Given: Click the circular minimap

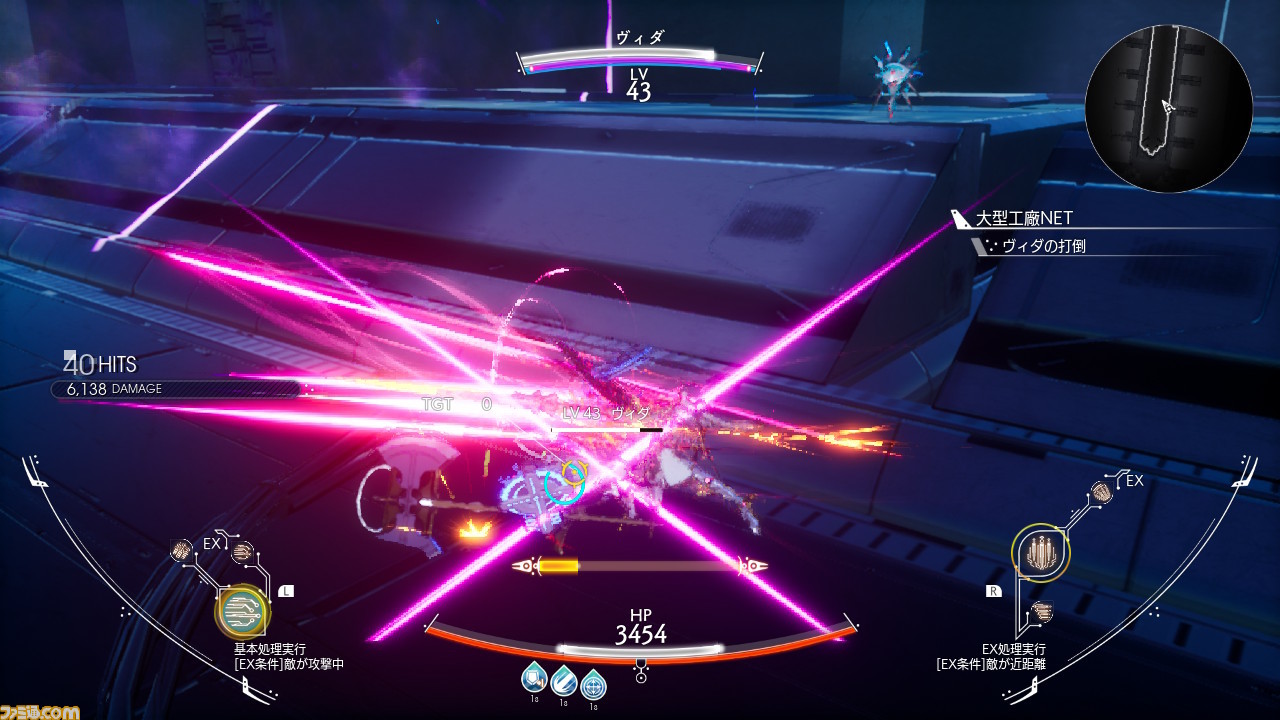Looking at the screenshot, I should [x=1168, y=108].
